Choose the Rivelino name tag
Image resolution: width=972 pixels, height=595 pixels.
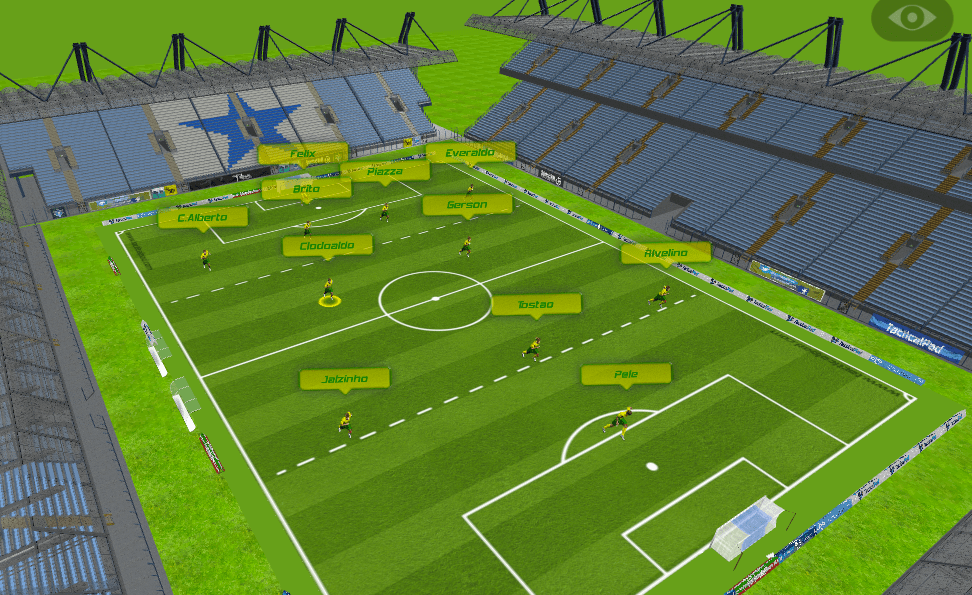pyautogui.click(x=665, y=253)
